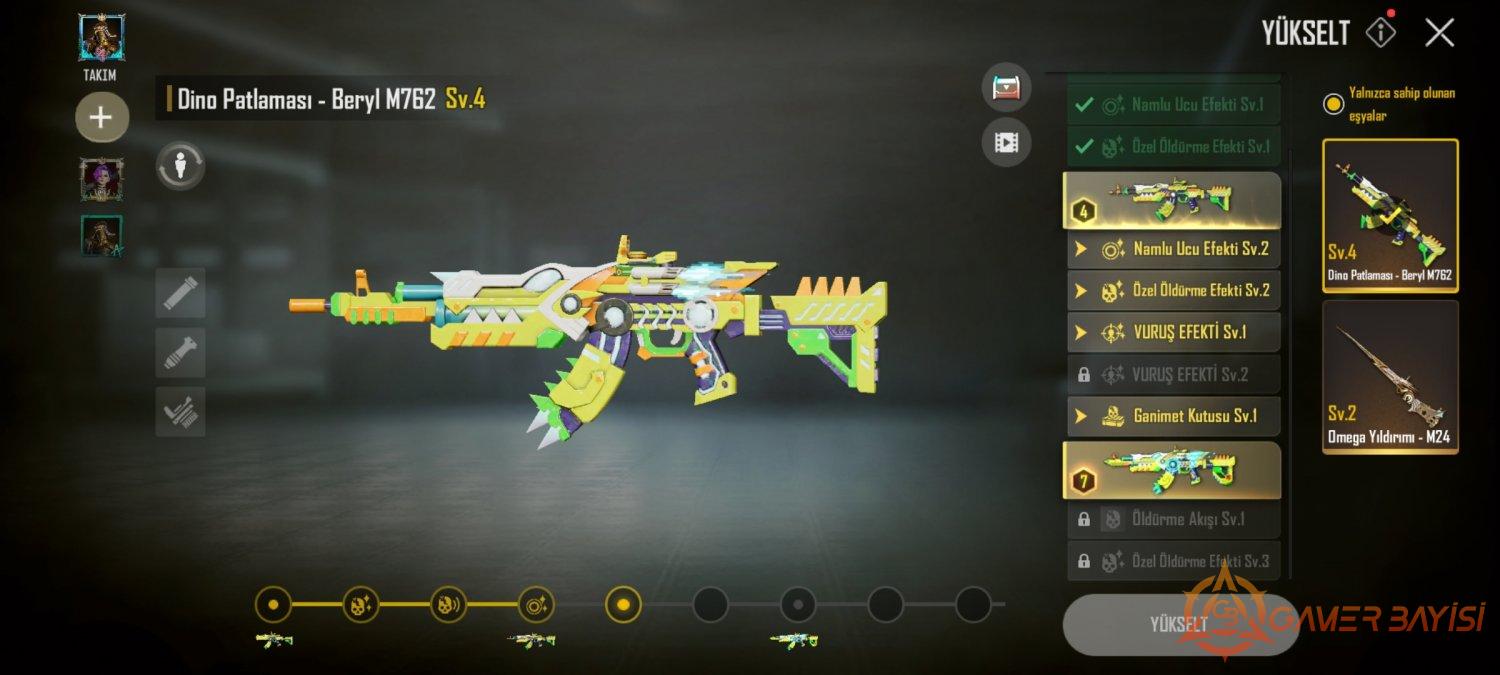This screenshot has height=675, width=1500.
Task: Close the upgrade screen with the X
Action: (x=1439, y=33)
